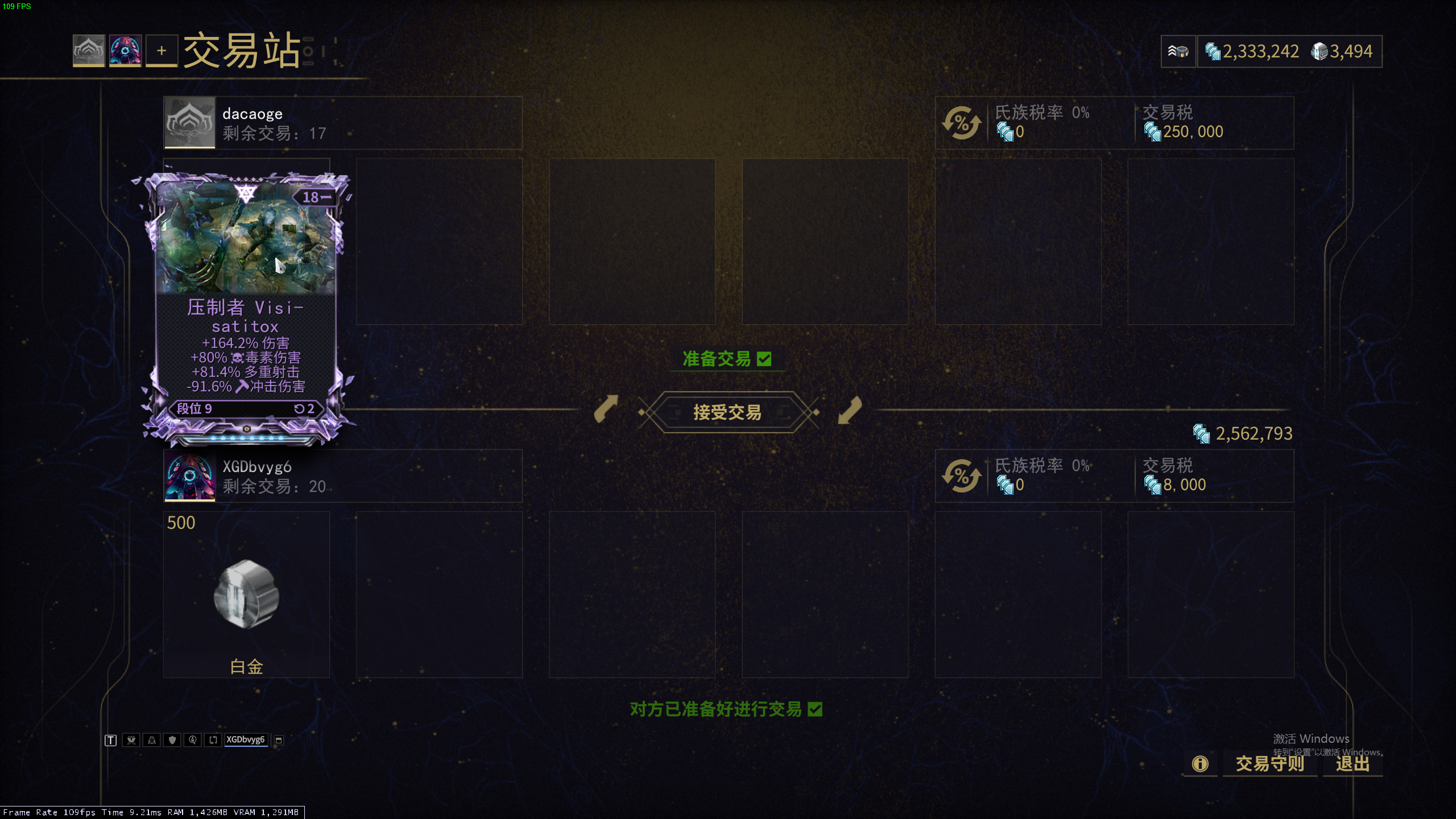Open the 交易守则 trading rules

(1269, 763)
